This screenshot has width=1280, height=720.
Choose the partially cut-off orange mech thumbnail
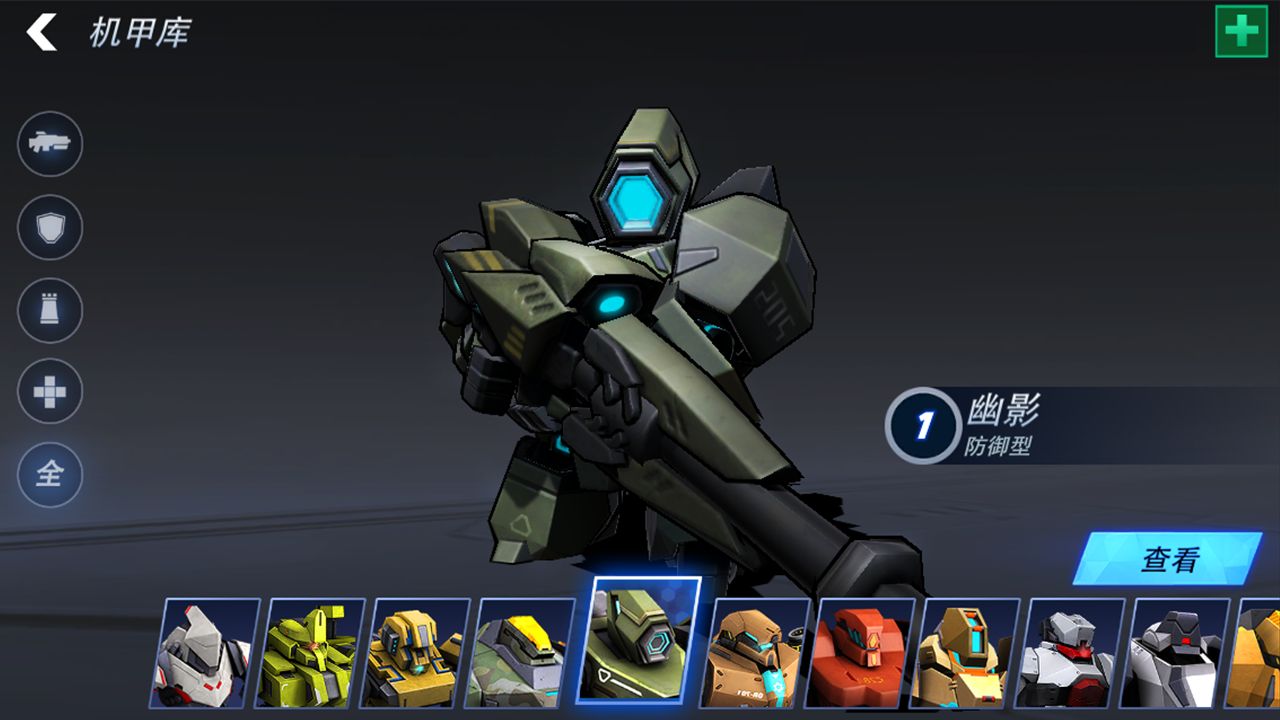[1257, 653]
